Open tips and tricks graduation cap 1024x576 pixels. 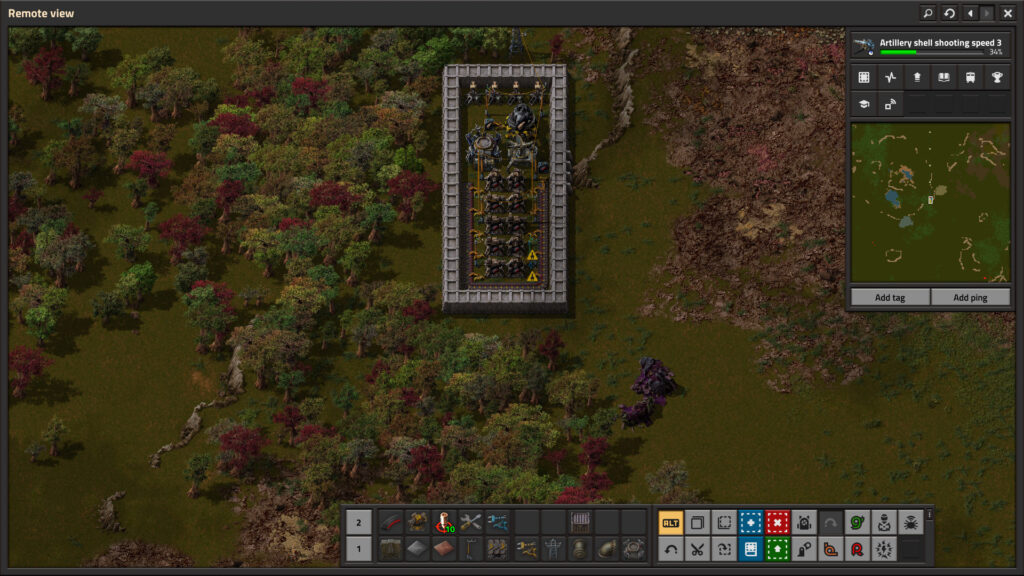coord(863,103)
